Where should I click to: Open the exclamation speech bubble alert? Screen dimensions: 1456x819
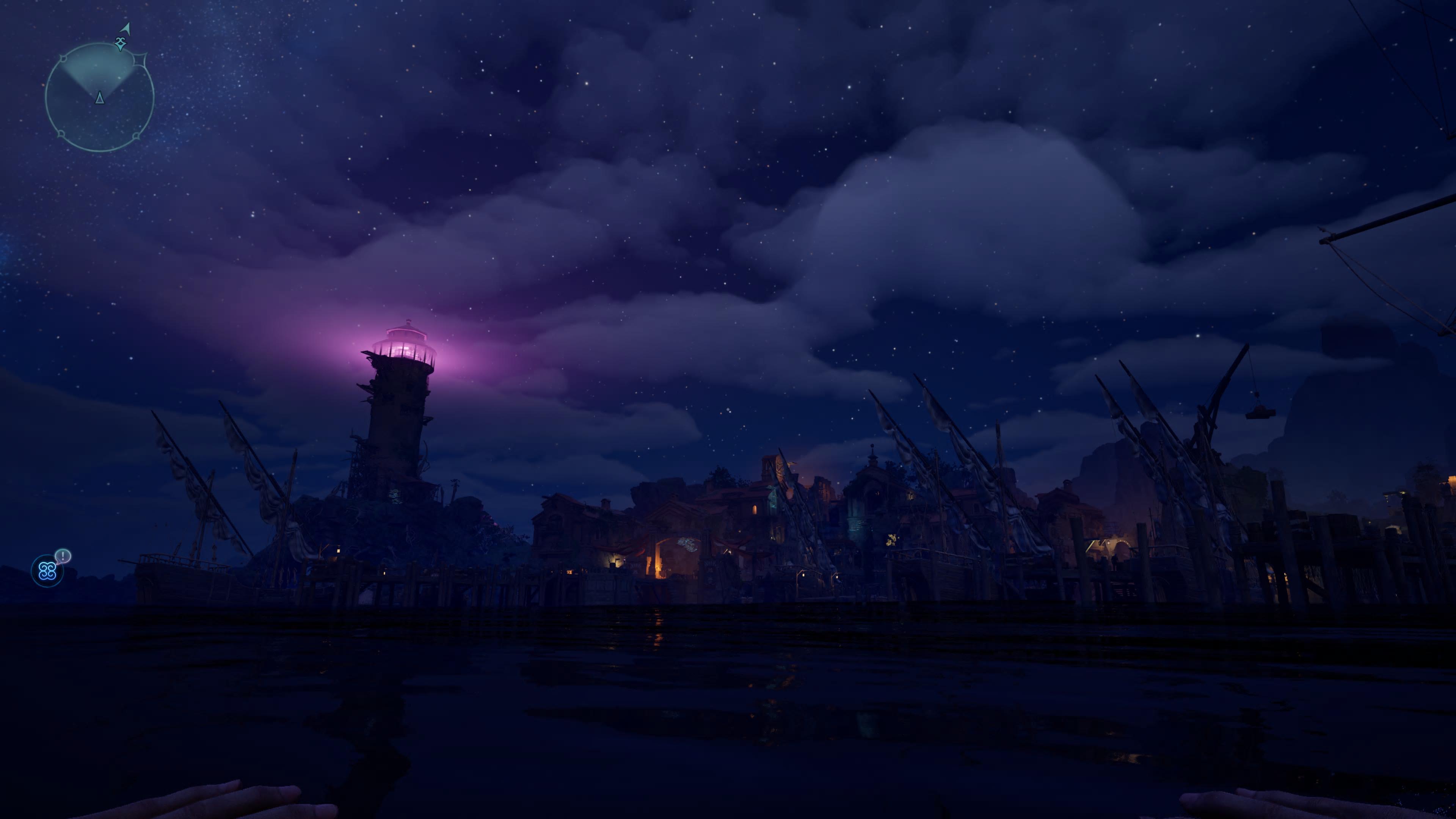coord(63,555)
